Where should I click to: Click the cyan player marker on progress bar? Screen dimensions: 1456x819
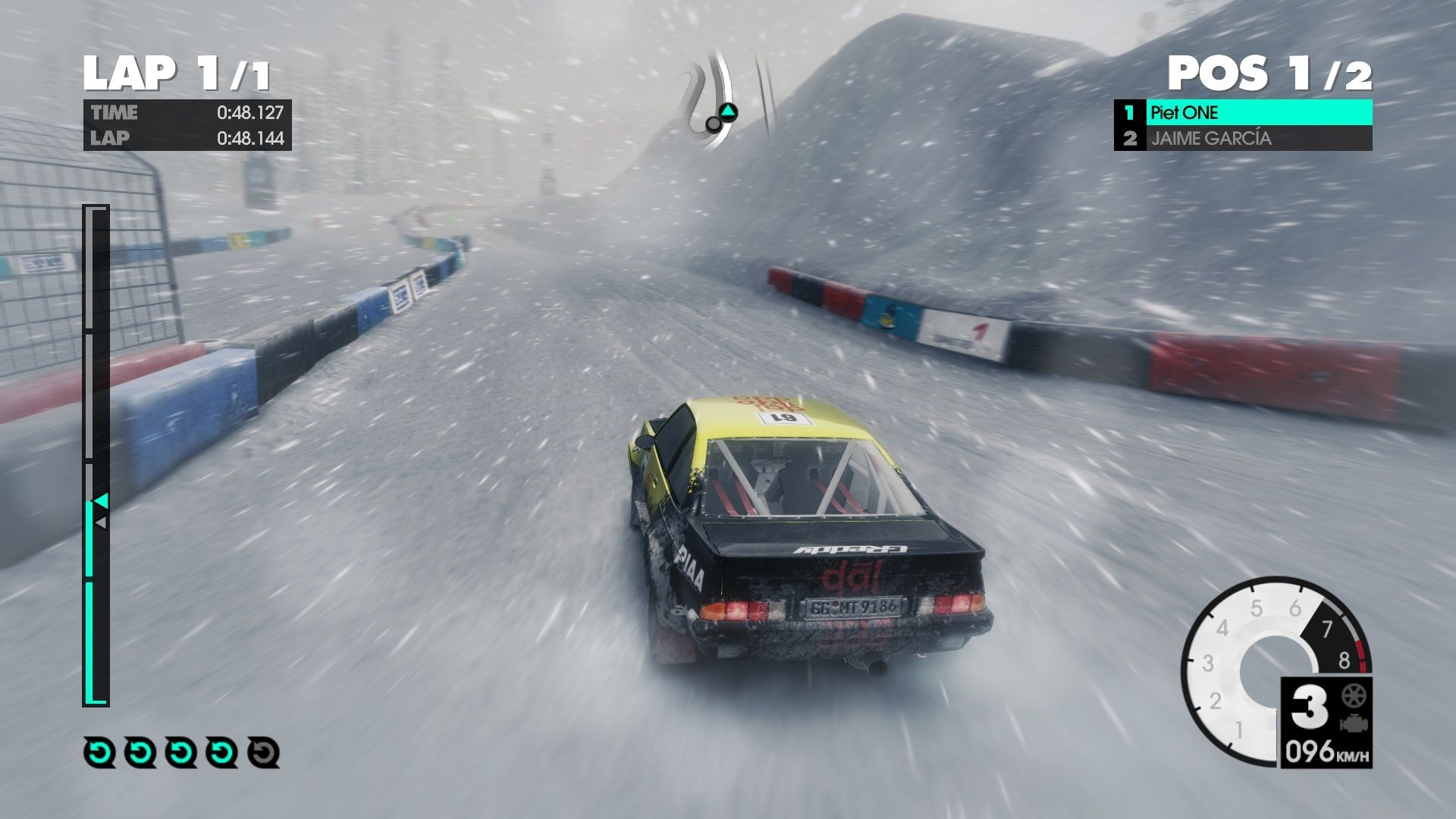(x=100, y=501)
